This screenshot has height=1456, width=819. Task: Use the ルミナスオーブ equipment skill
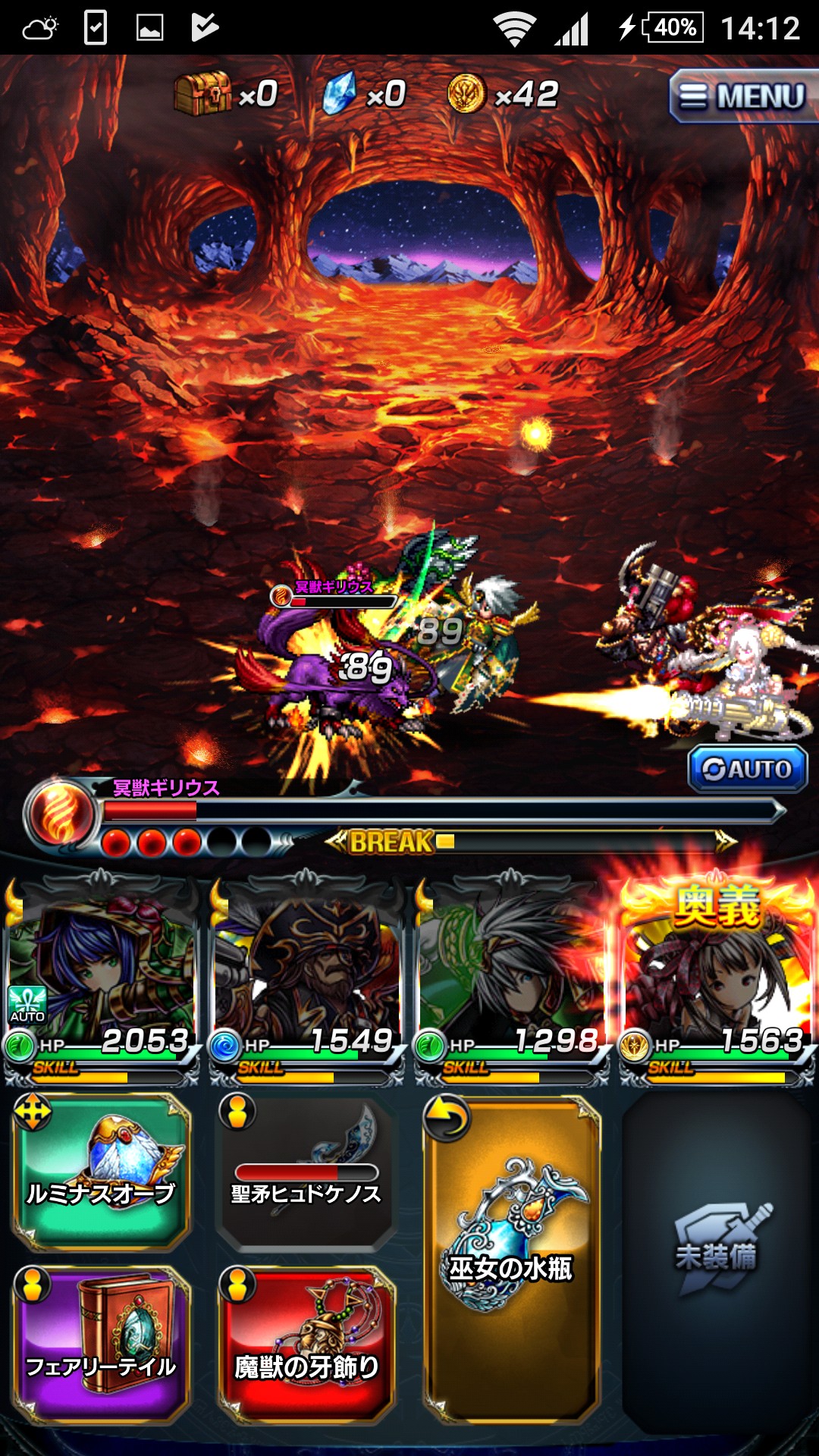[x=101, y=1172]
